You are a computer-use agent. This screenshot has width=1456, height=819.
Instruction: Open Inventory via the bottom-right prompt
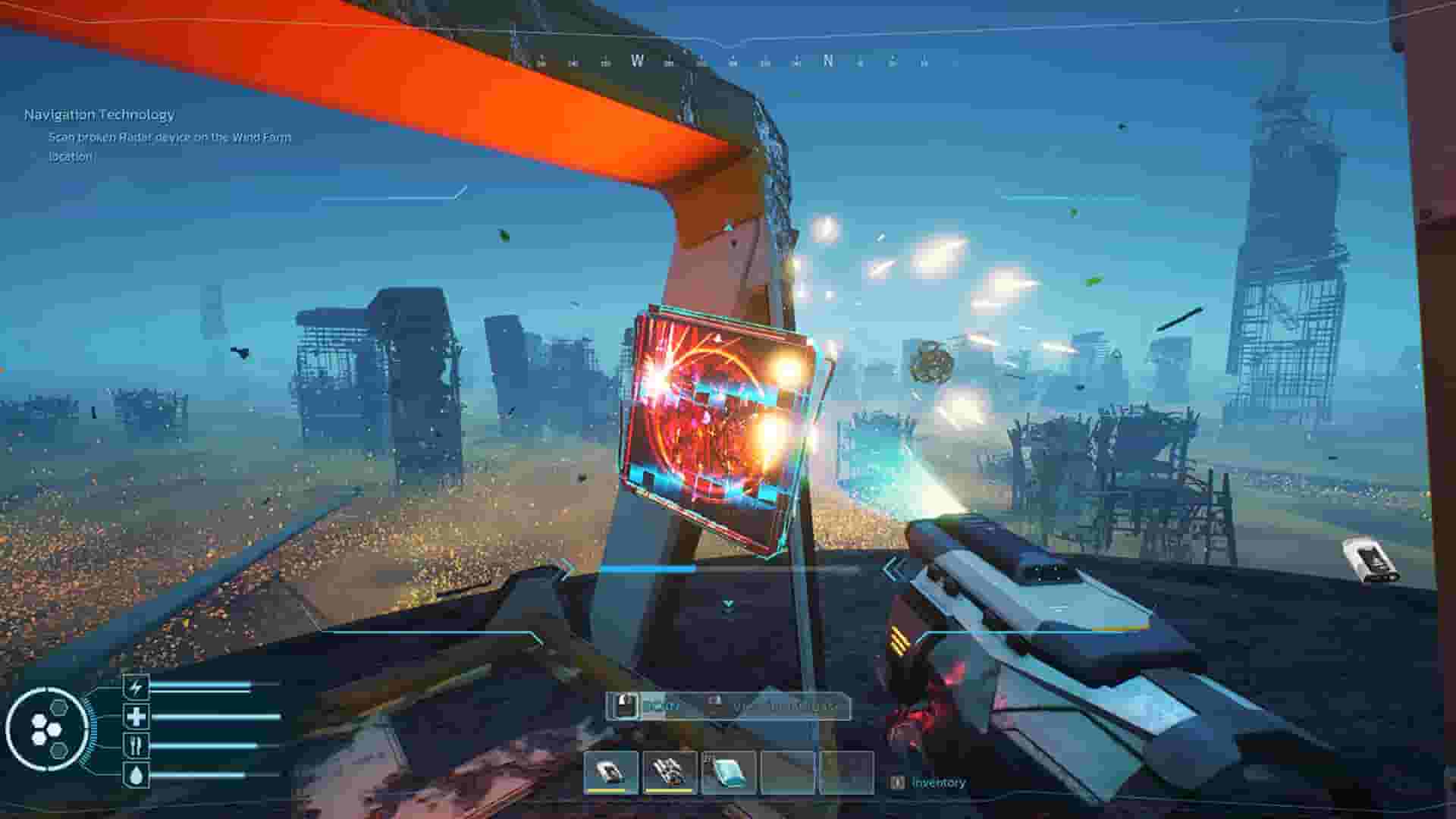[938, 783]
